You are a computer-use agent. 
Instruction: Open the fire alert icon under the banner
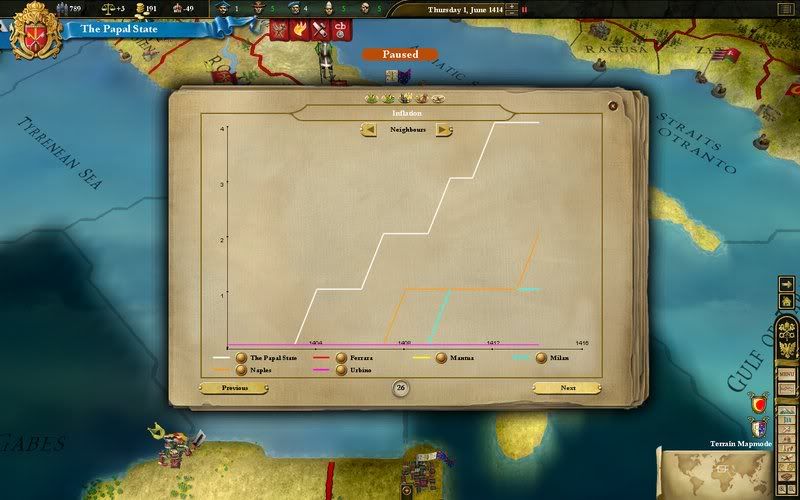(299, 30)
